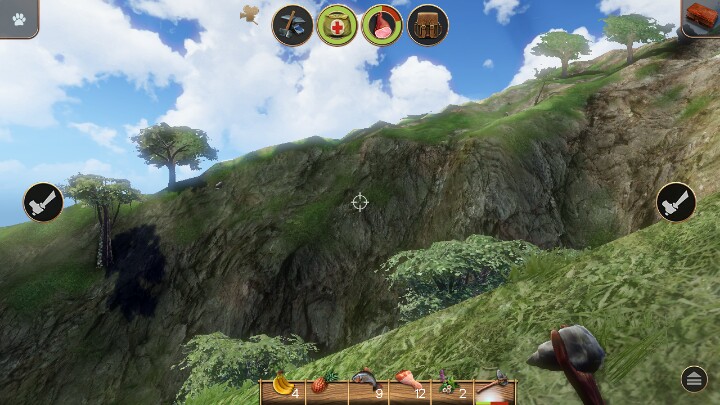
Task: Open crafting with the anvil and hammer icon
Action: point(293,25)
